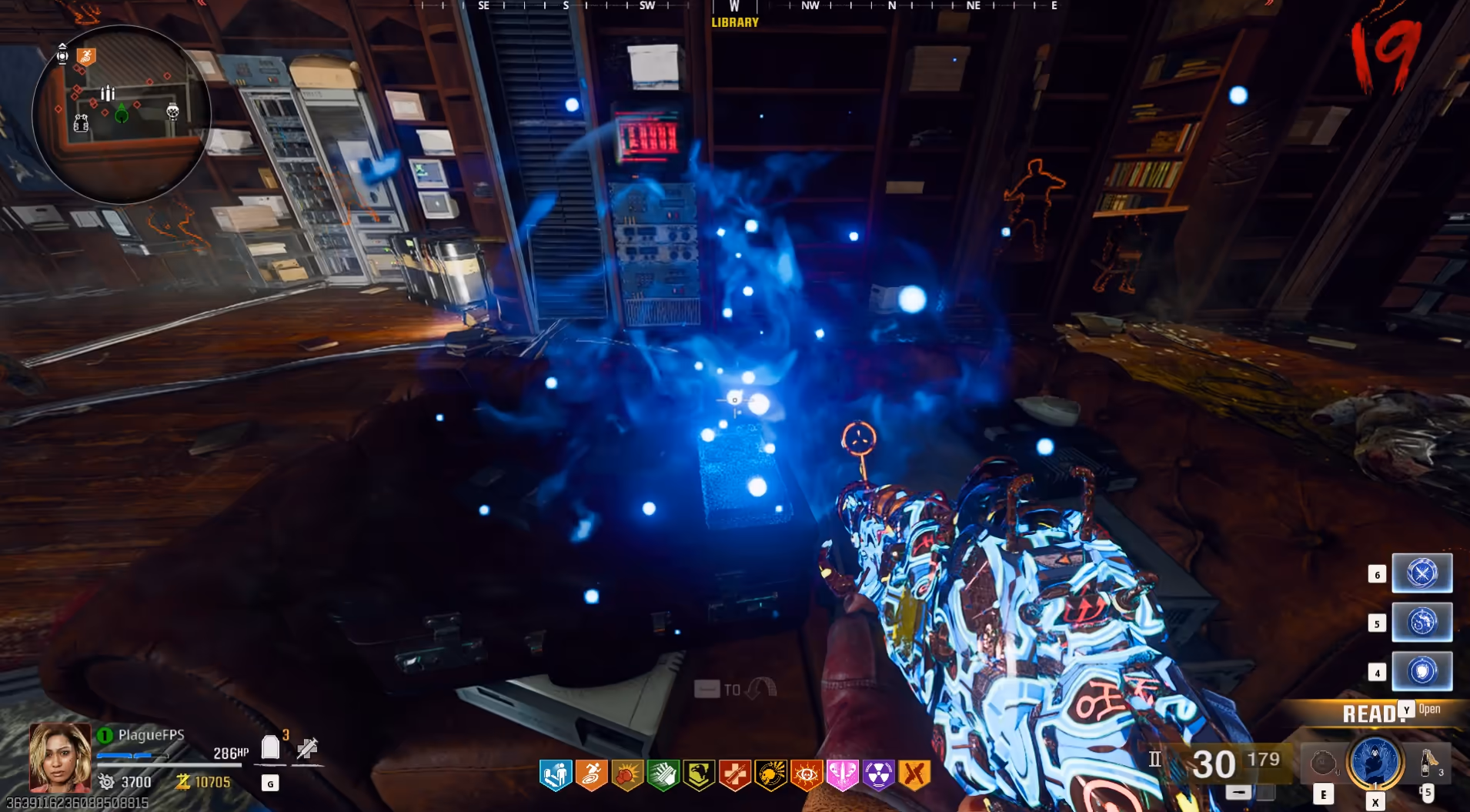Select the purple radiation PhD Flopper perk
This screenshot has width=1470, height=812.
[x=878, y=775]
